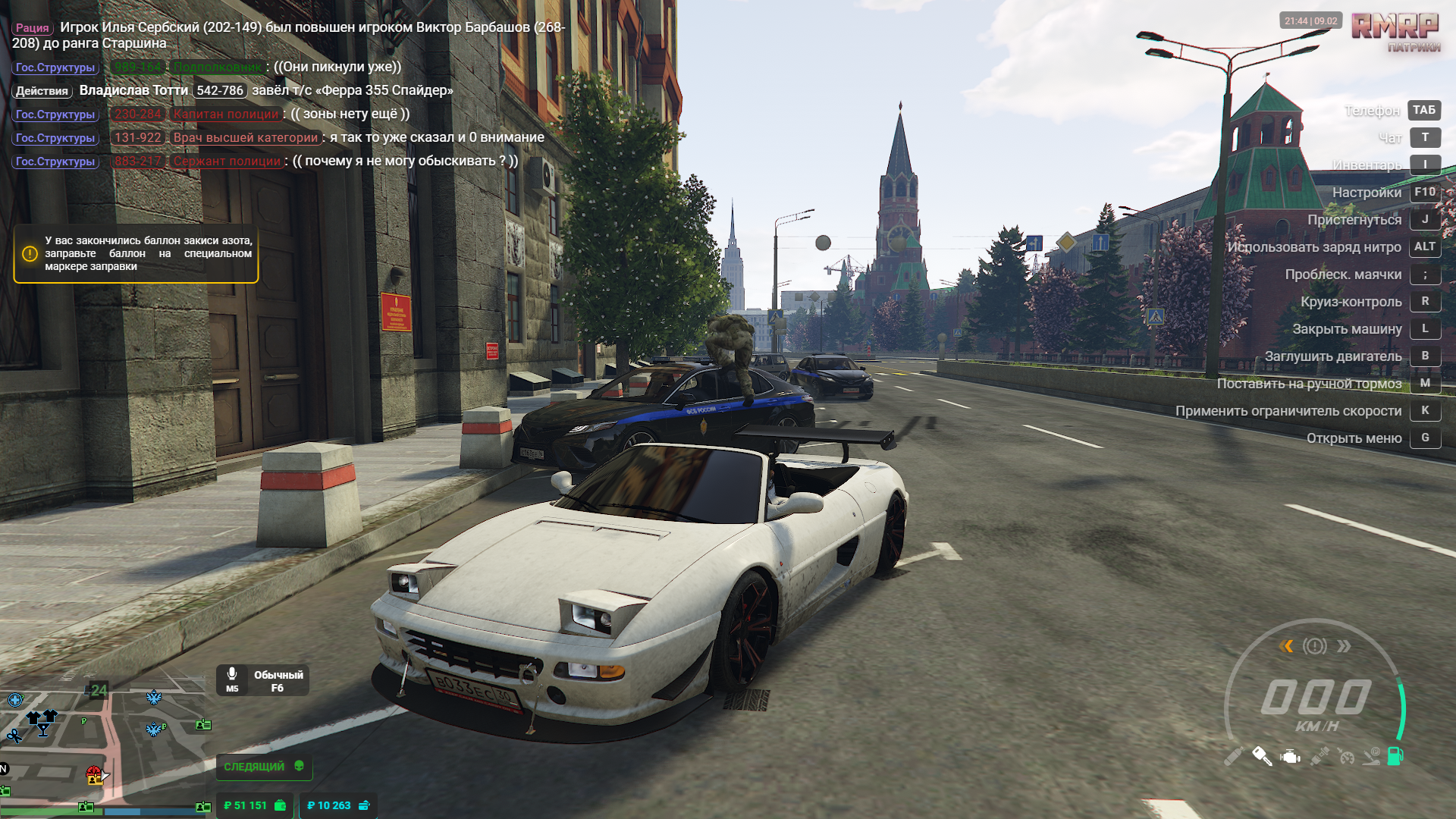Toggle the microphone voice indicator

point(232,679)
